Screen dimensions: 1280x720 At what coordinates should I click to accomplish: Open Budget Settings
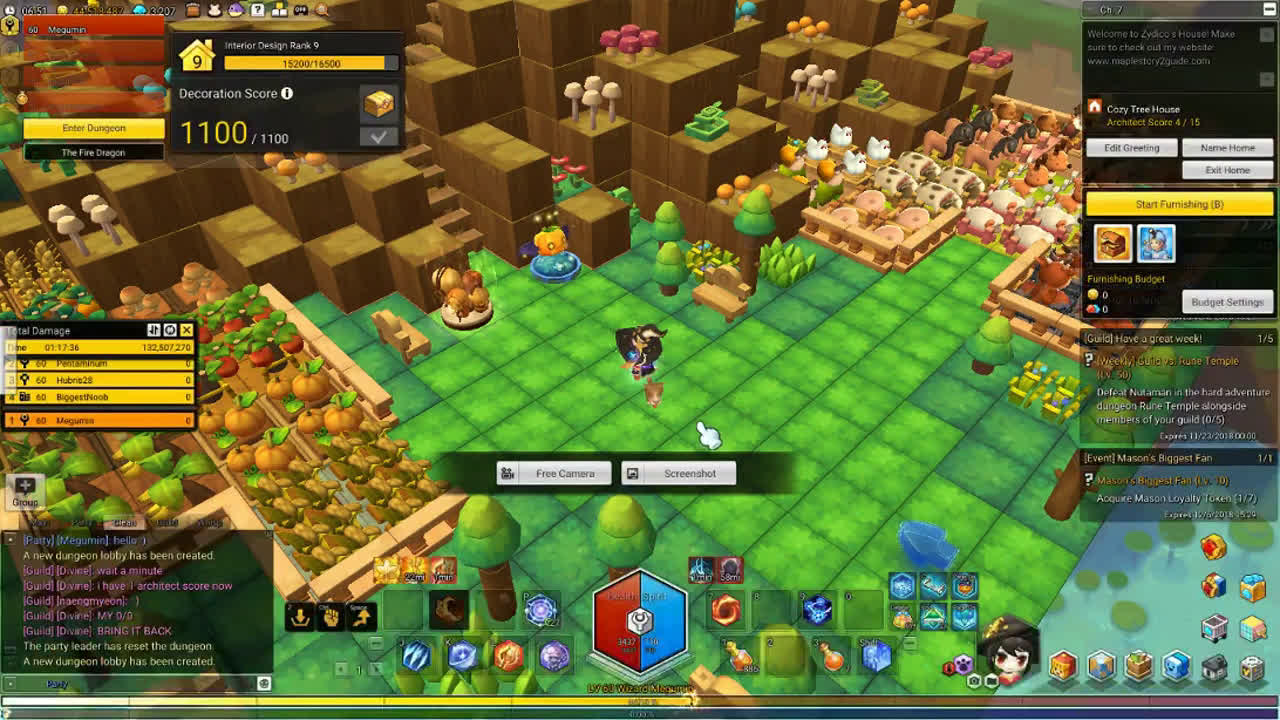[1227, 302]
